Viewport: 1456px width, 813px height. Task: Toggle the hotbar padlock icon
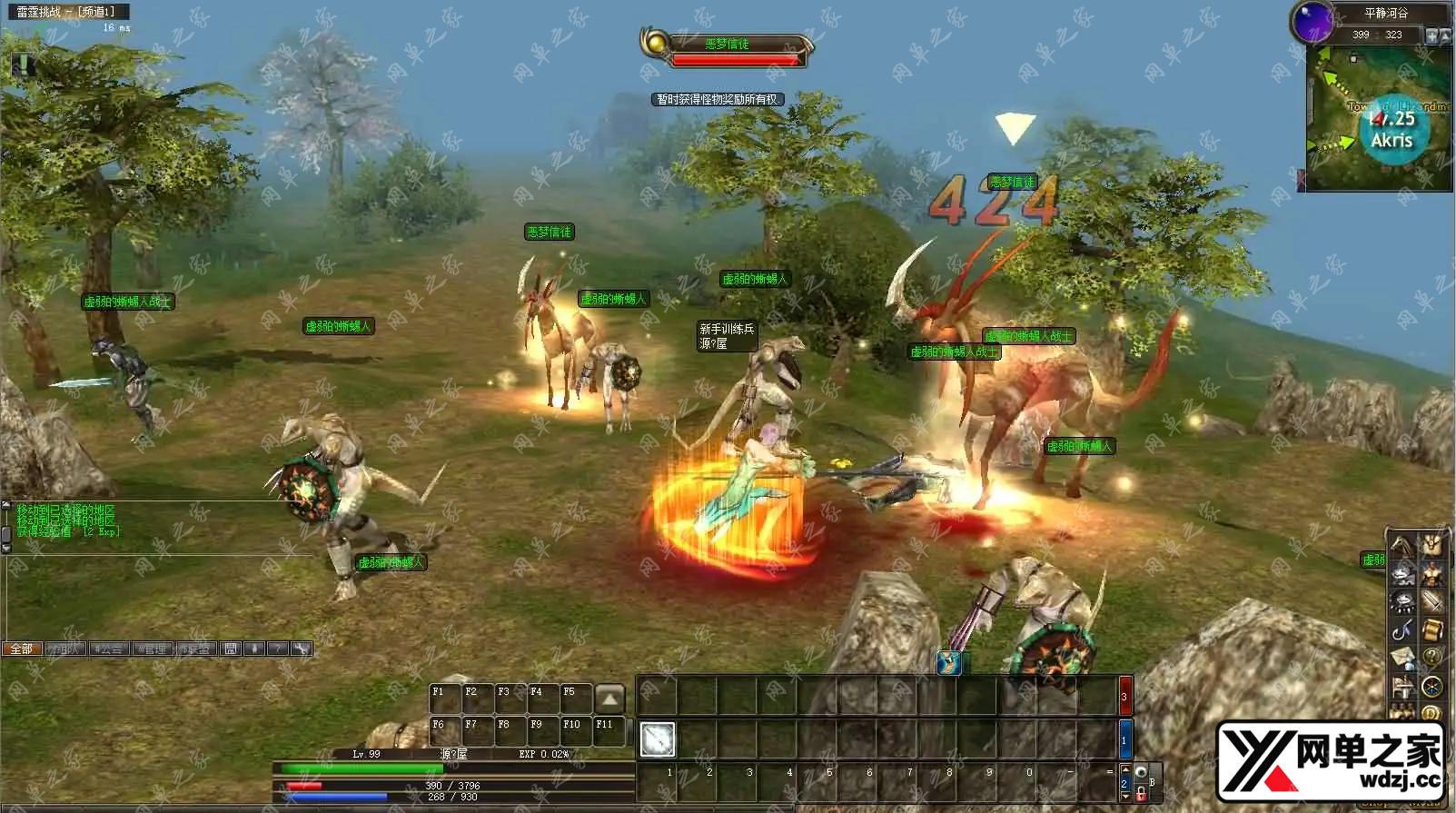[x=1141, y=793]
